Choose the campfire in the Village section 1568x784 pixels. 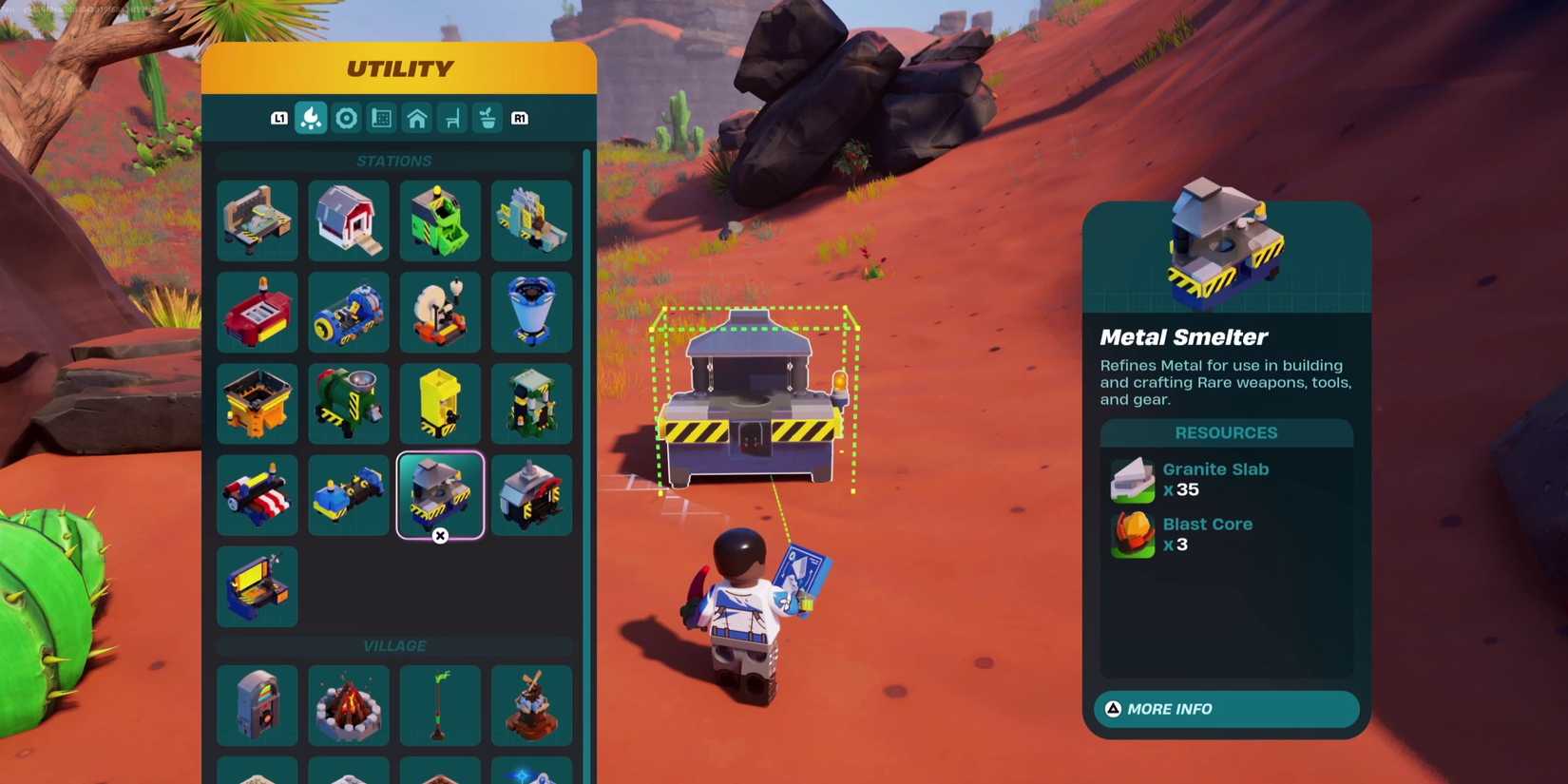(348, 705)
